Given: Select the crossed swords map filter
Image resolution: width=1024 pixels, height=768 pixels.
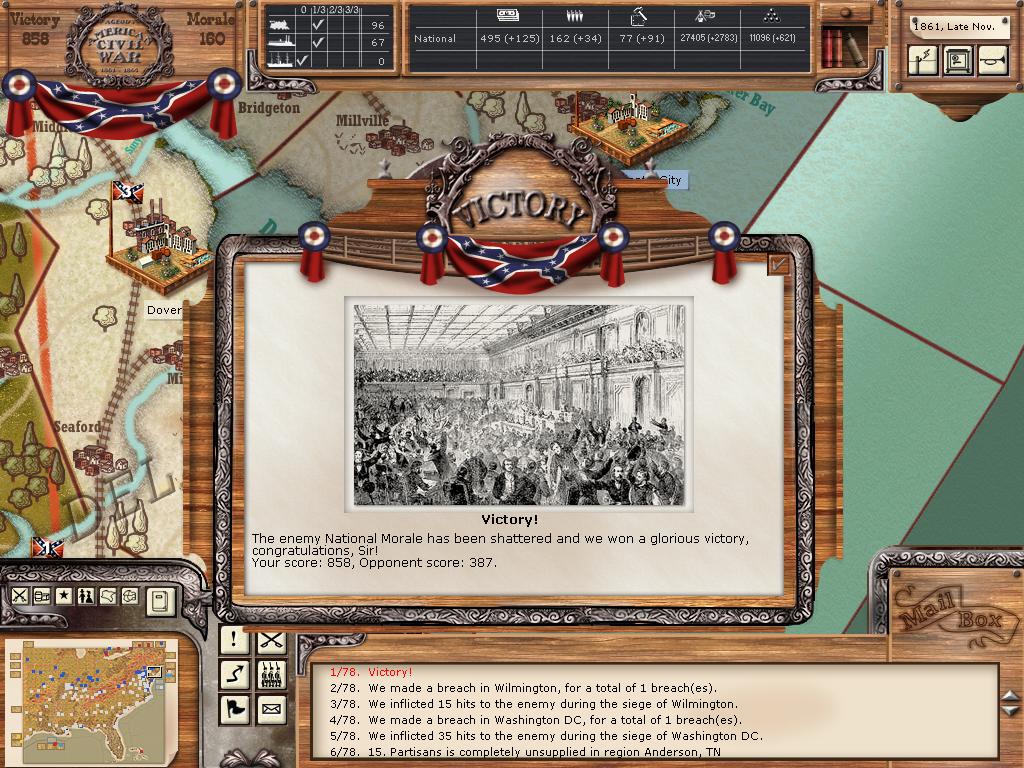Looking at the screenshot, I should pos(19,596).
